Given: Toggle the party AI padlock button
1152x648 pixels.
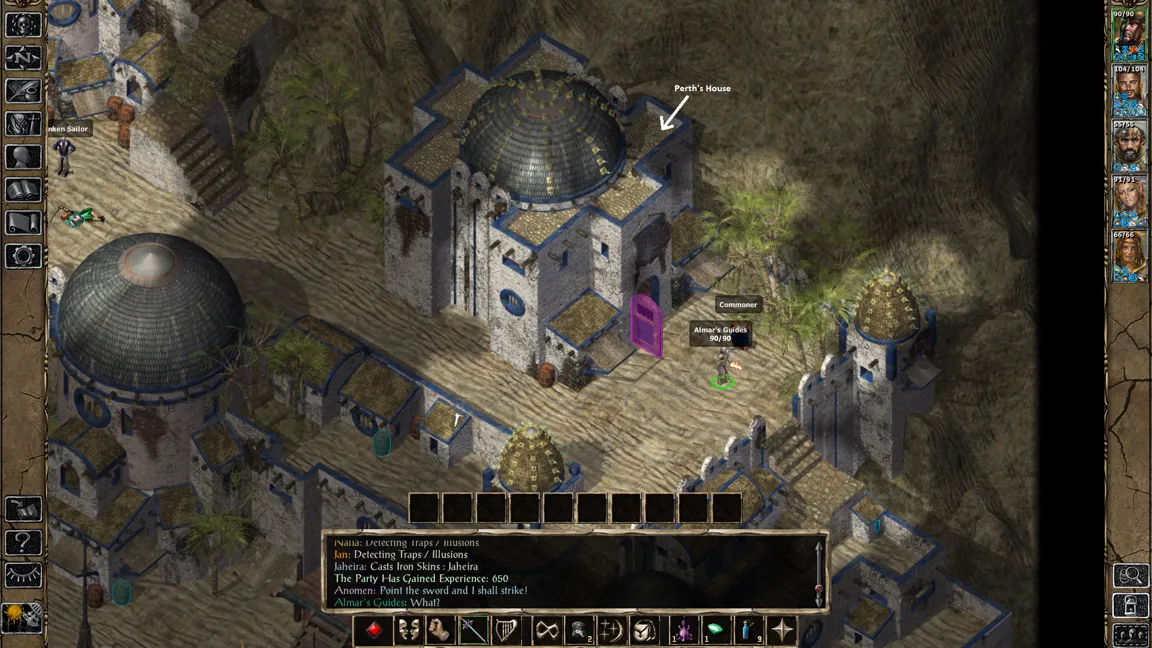Looking at the screenshot, I should (x=1131, y=605).
